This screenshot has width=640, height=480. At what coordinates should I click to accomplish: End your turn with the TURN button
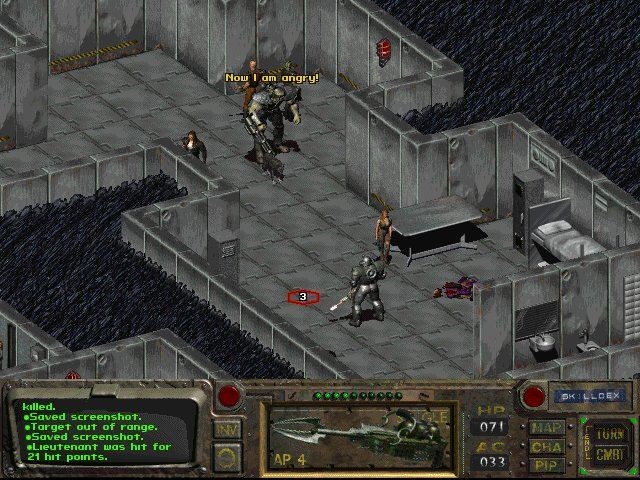point(607,433)
